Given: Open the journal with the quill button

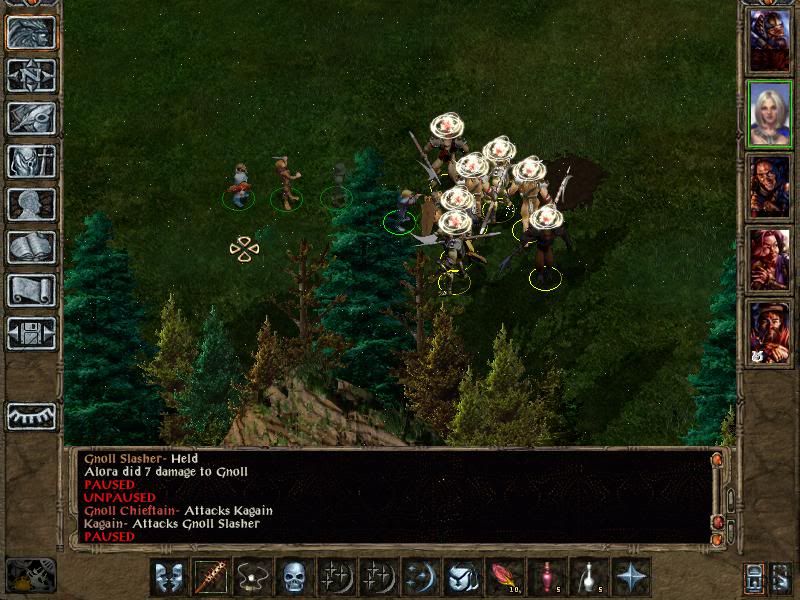Looking at the screenshot, I should pyautogui.click(x=31, y=118).
